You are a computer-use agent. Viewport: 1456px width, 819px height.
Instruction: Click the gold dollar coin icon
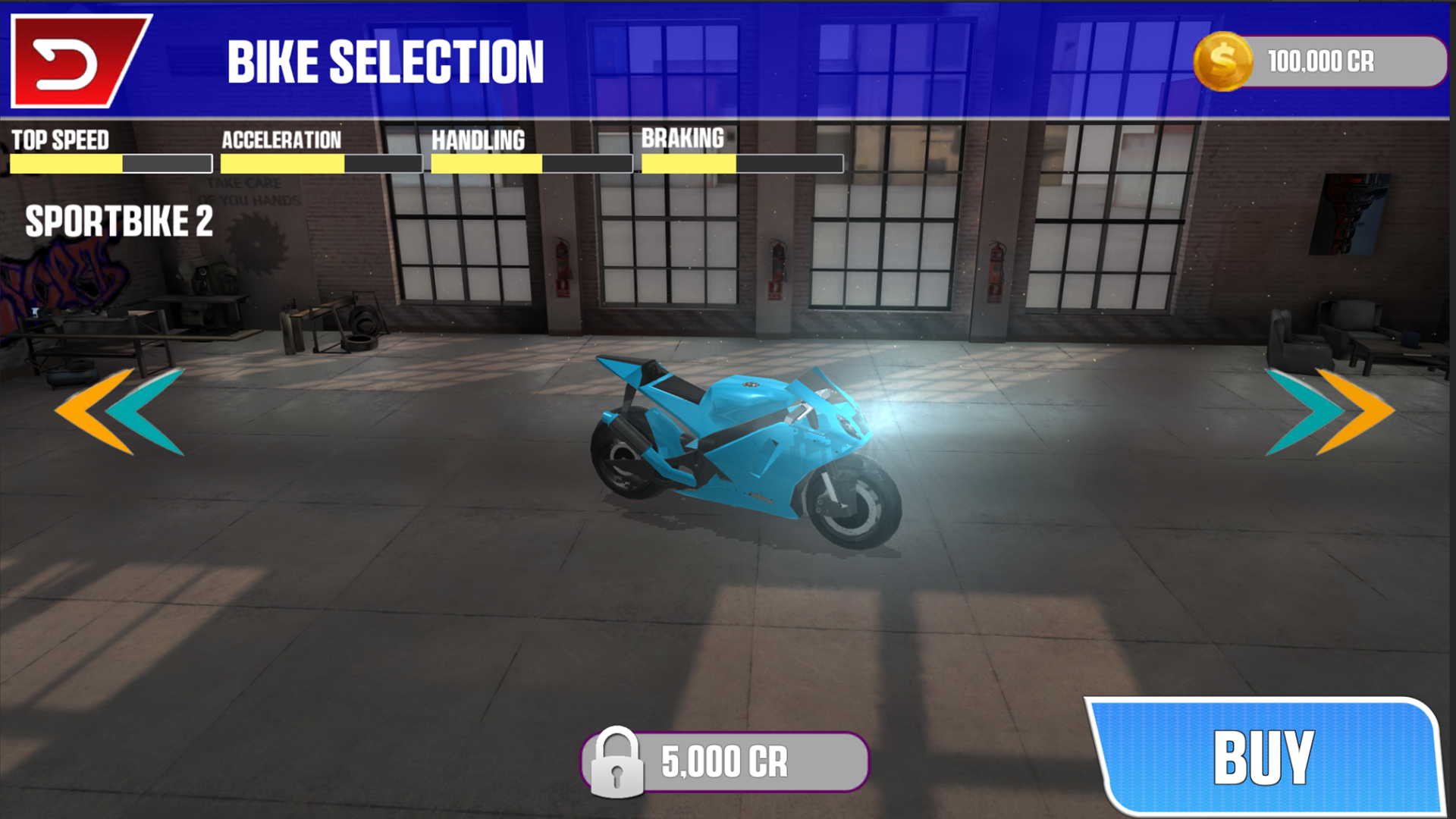(1225, 62)
